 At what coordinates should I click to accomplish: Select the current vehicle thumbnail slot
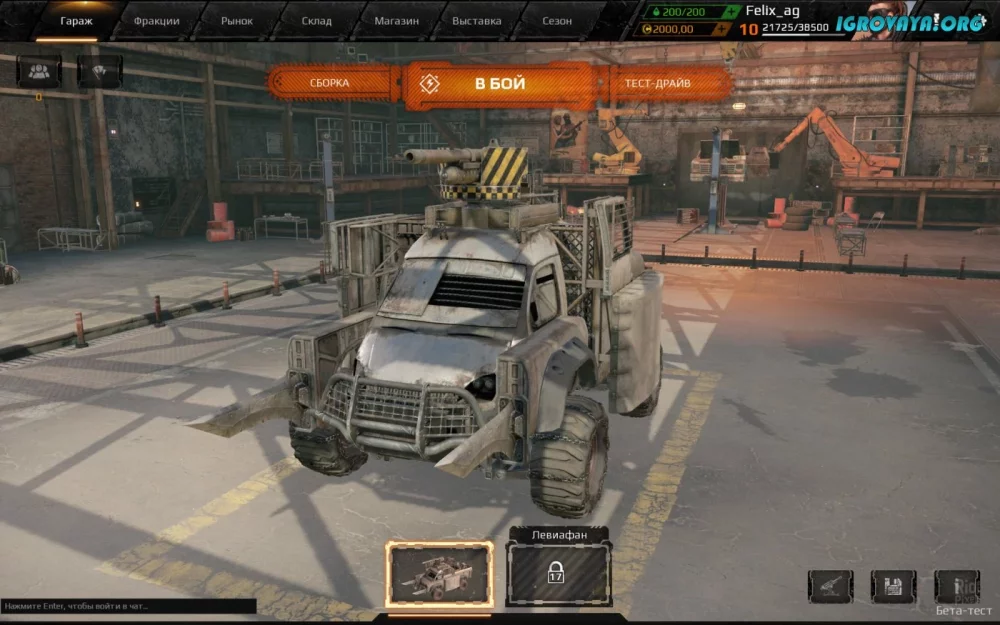(440, 574)
